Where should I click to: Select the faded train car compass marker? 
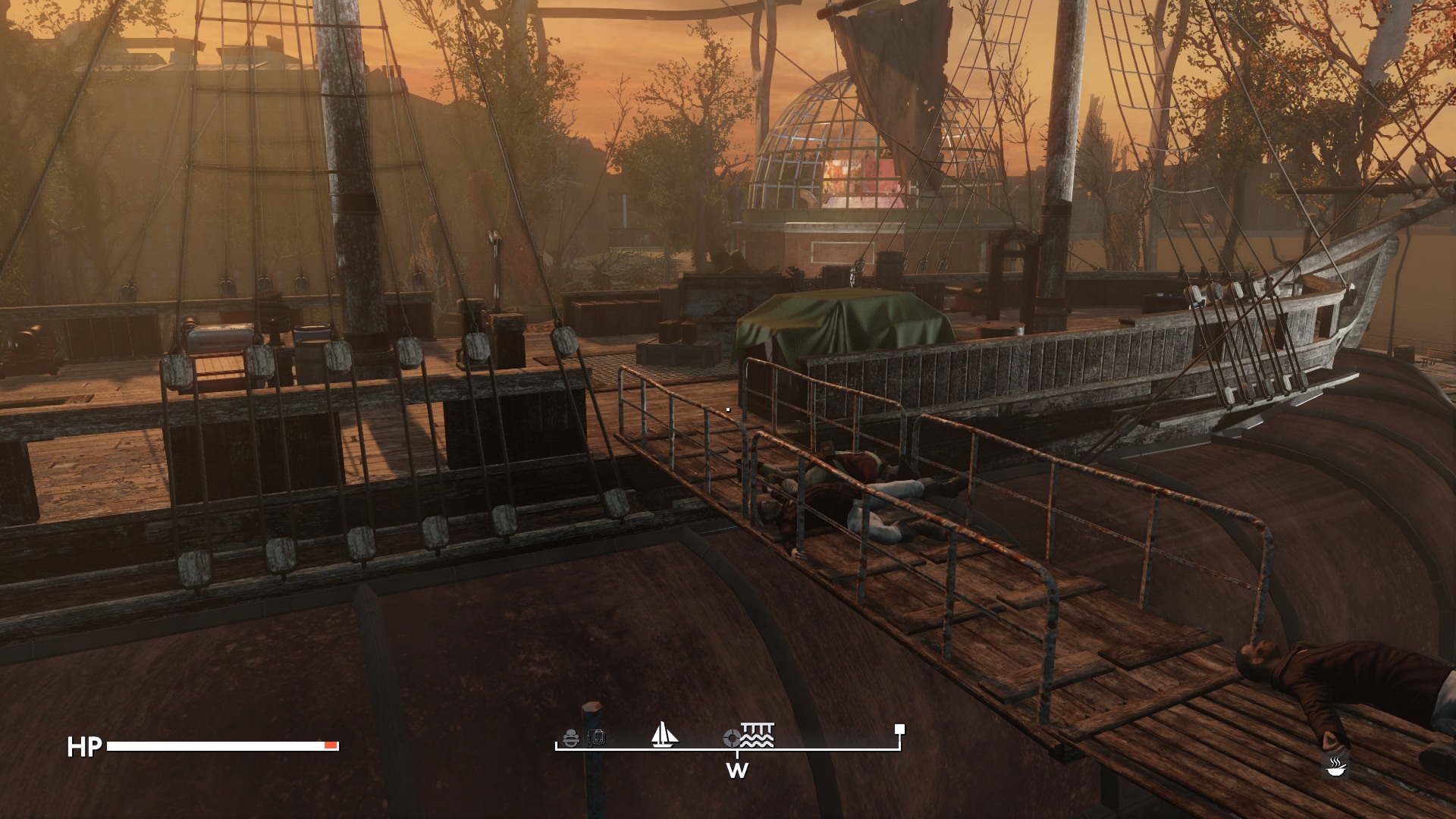(596, 737)
